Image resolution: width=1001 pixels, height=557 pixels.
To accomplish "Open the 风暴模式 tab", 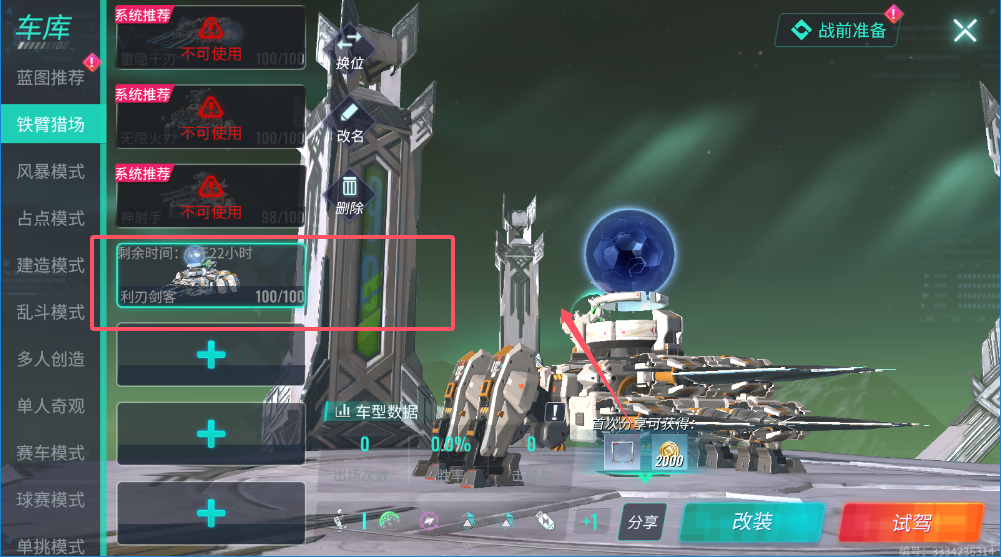I will [50, 172].
